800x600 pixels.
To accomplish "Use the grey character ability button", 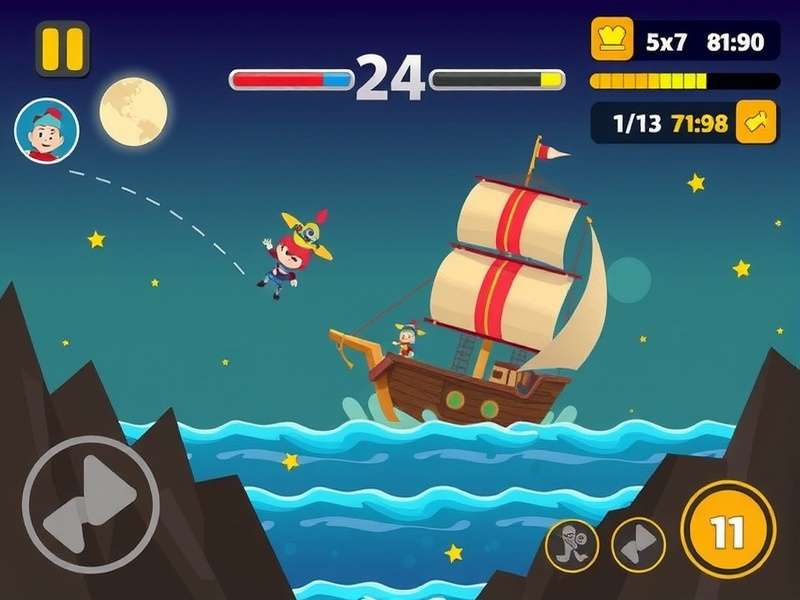I will coord(573,545).
